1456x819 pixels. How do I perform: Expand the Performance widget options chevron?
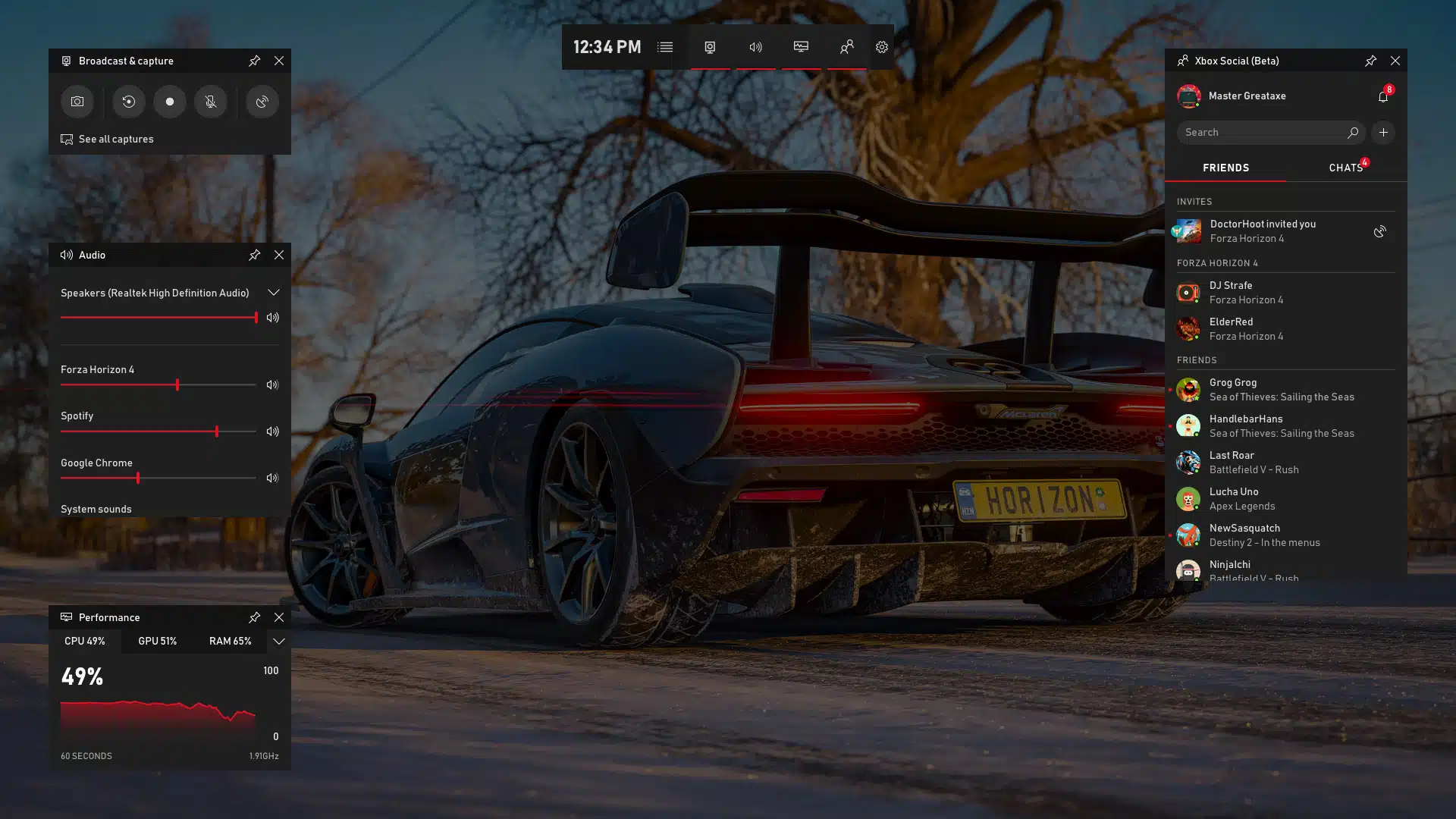(x=278, y=641)
